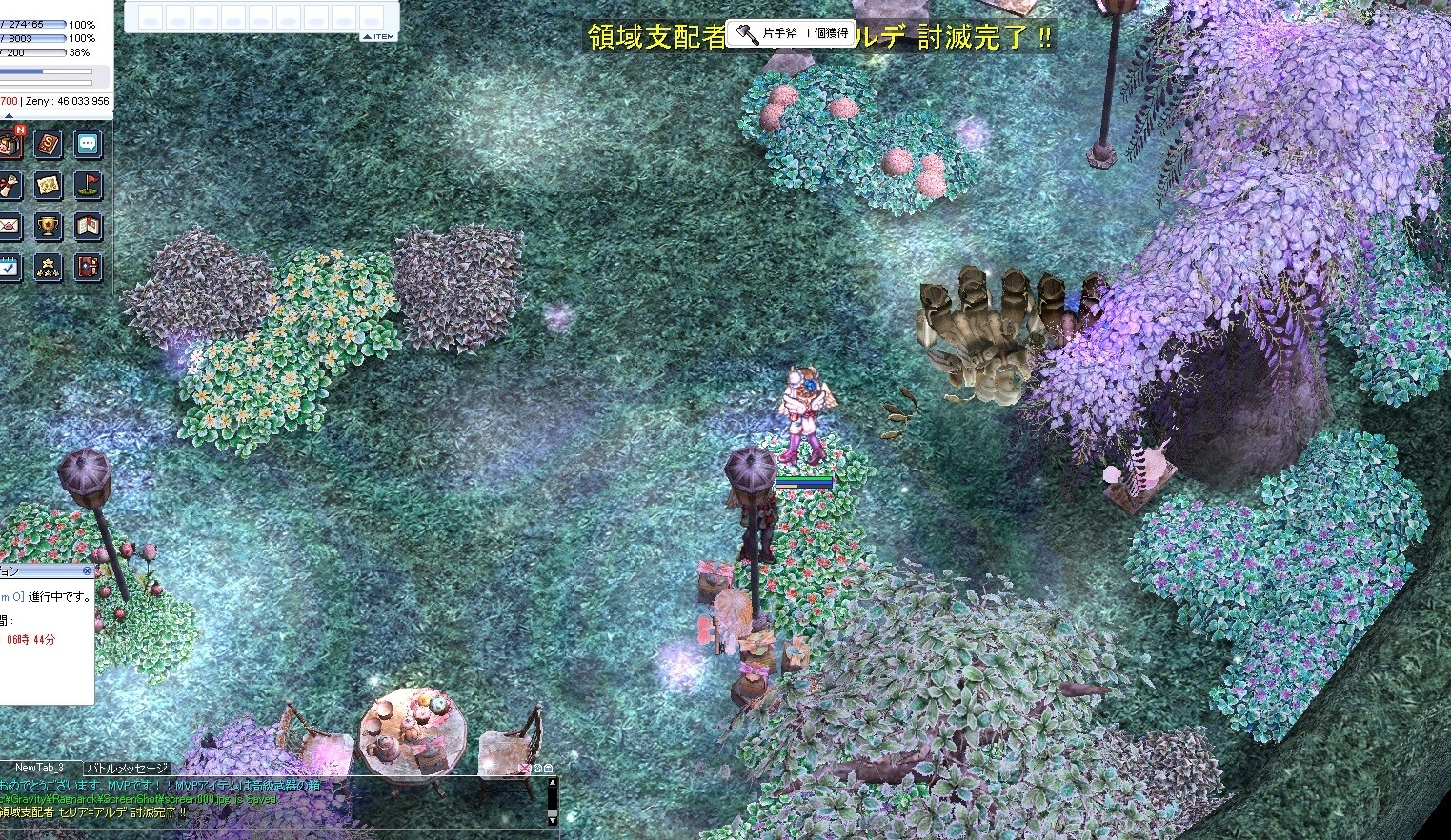Open the red S book icon
This screenshot has width=1451, height=840.
[49, 145]
